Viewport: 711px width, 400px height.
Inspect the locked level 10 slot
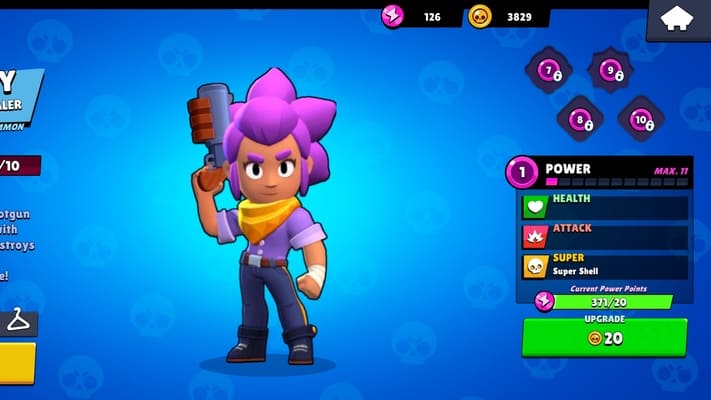641,120
